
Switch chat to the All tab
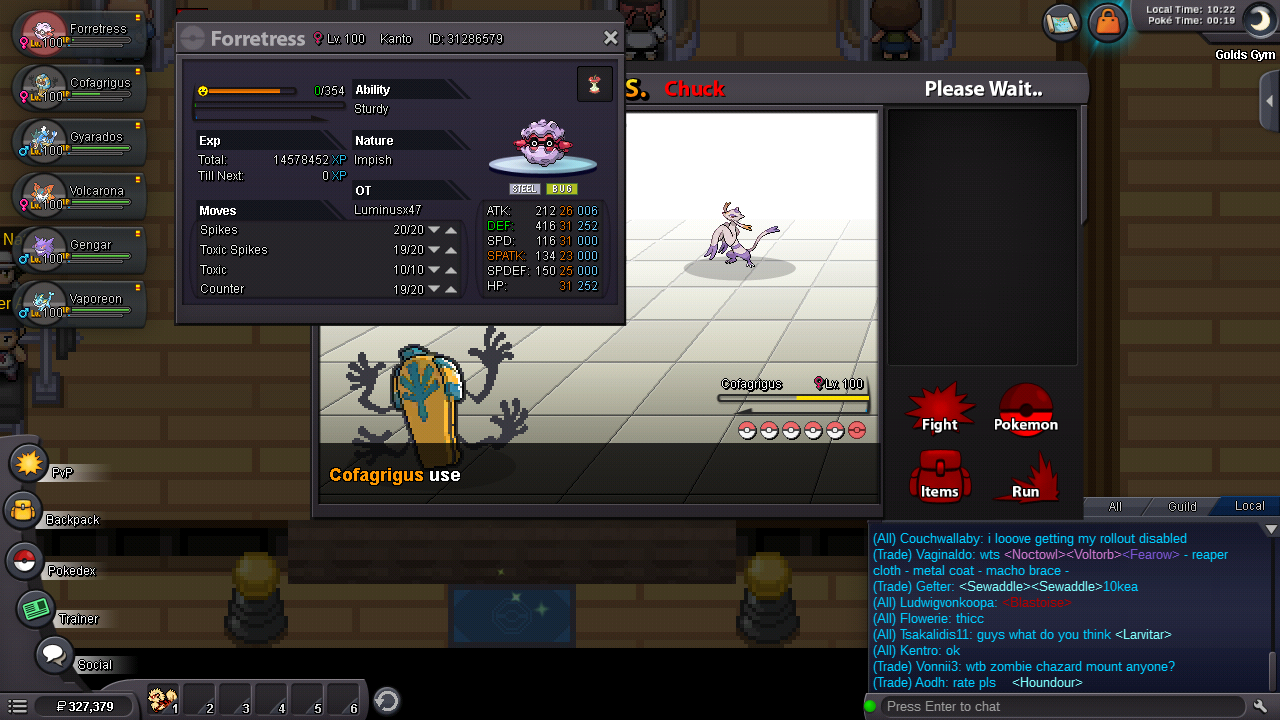point(1115,506)
